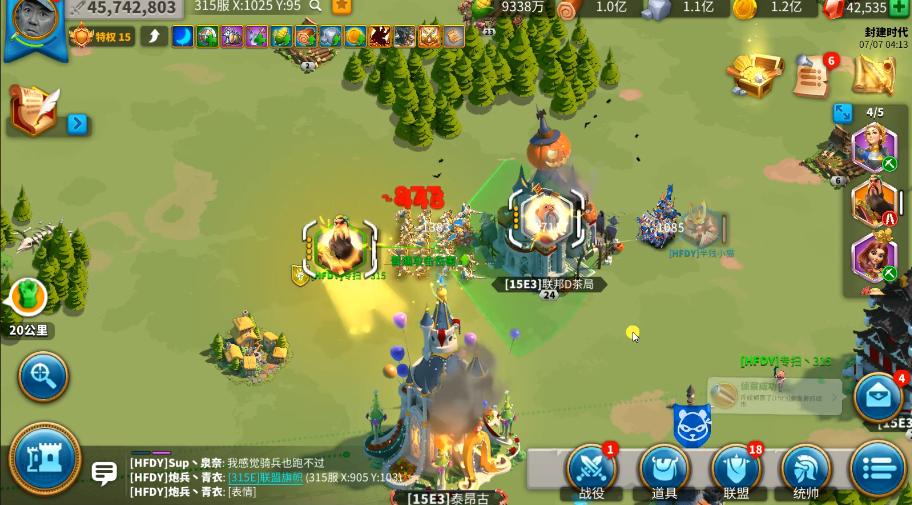The width and height of the screenshot is (912, 505).
Task: Open the star bookmarks icon
Action: click(x=342, y=6)
